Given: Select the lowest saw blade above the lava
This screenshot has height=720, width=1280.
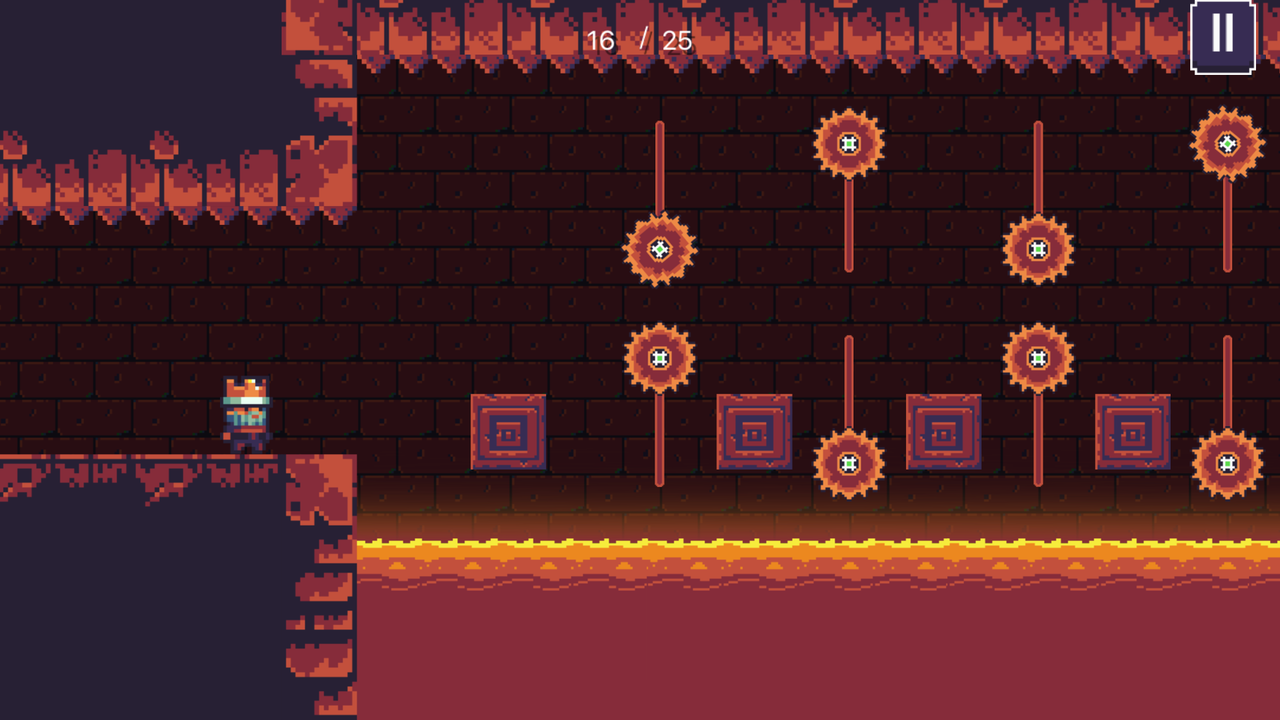Looking at the screenshot, I should (848, 463).
